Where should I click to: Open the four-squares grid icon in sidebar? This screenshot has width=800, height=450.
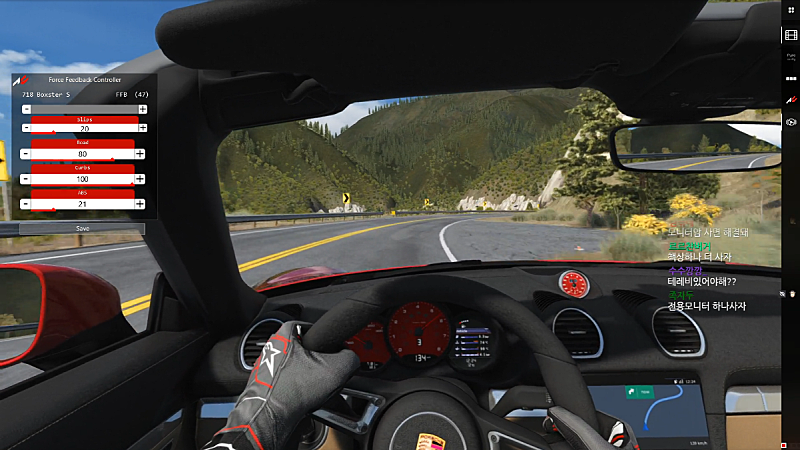791,12
